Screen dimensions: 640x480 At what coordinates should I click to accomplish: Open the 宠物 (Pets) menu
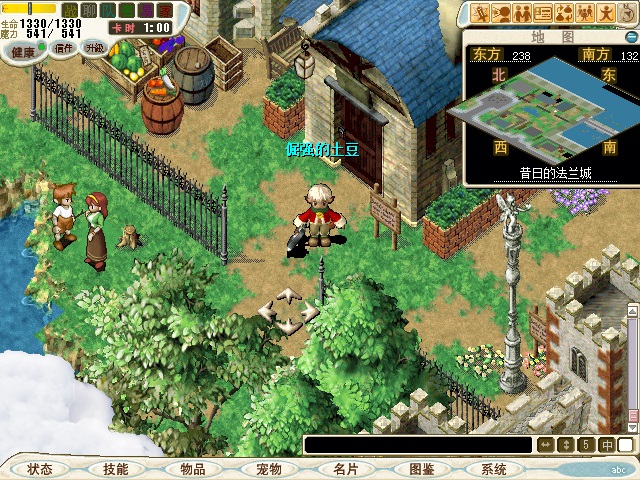[268, 469]
